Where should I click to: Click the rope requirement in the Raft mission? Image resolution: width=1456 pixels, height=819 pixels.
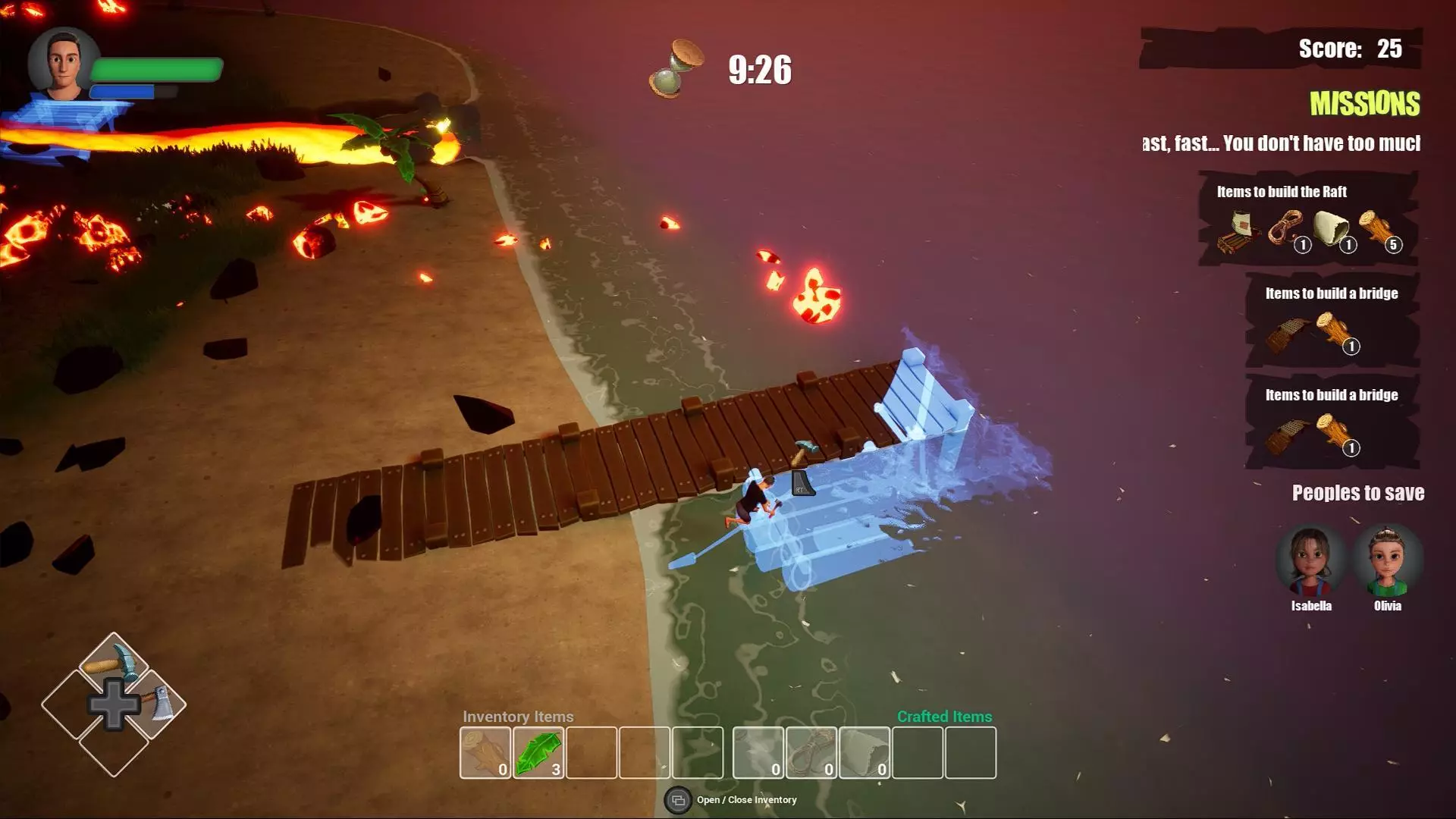(x=1286, y=229)
